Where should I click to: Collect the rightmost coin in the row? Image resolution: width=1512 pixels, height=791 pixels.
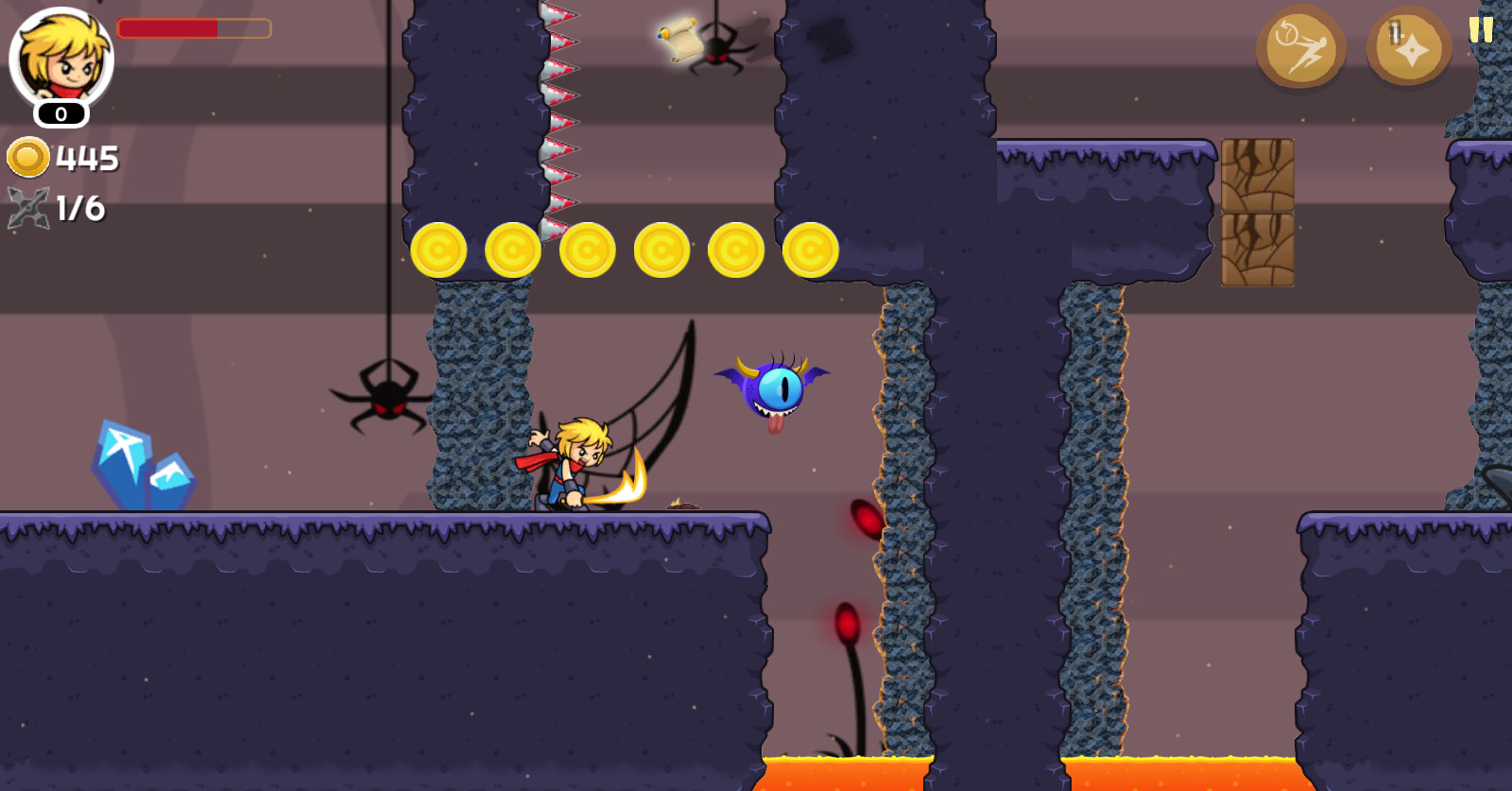pos(811,249)
